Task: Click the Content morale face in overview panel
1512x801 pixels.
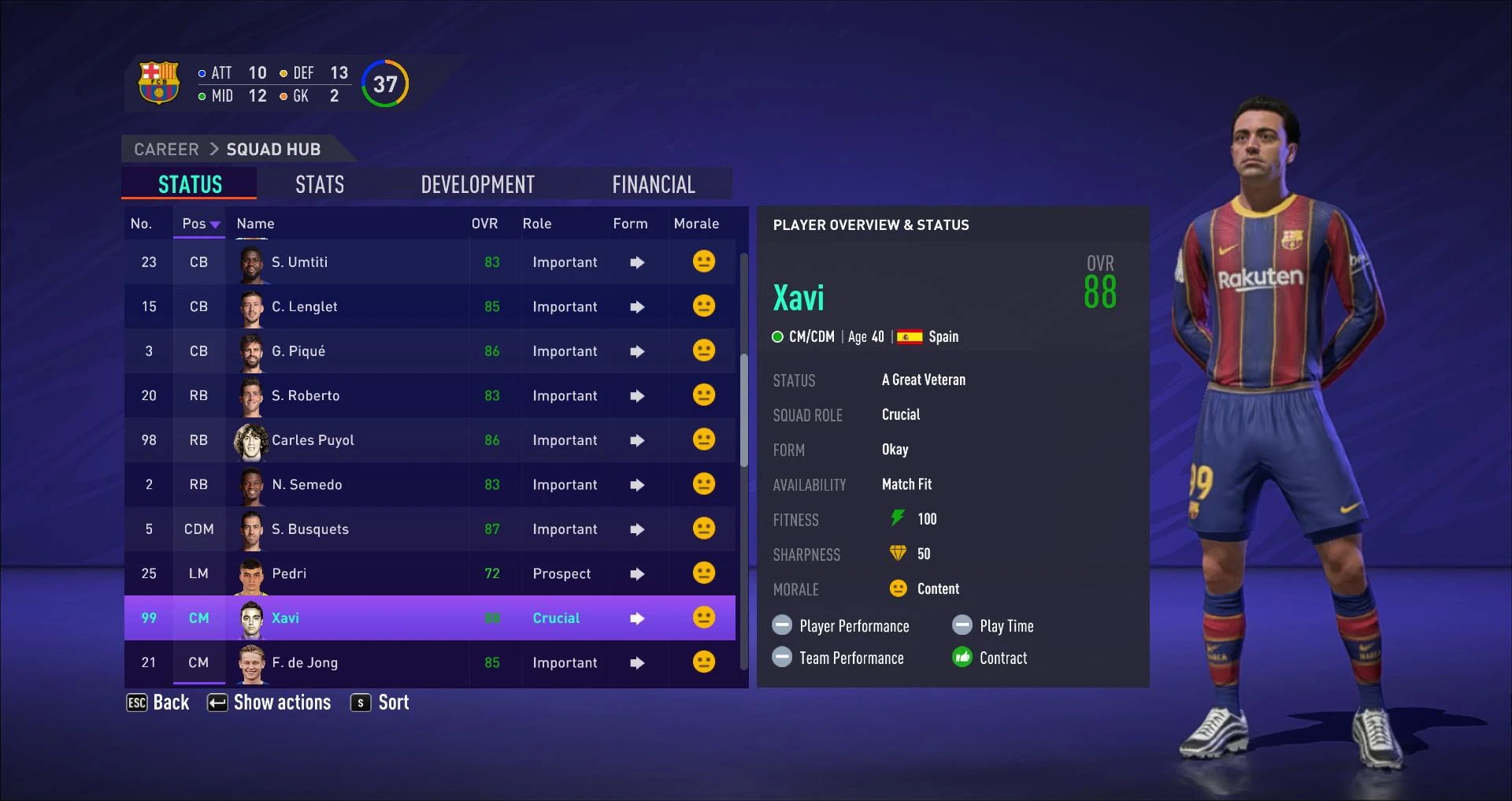Action: pos(897,588)
